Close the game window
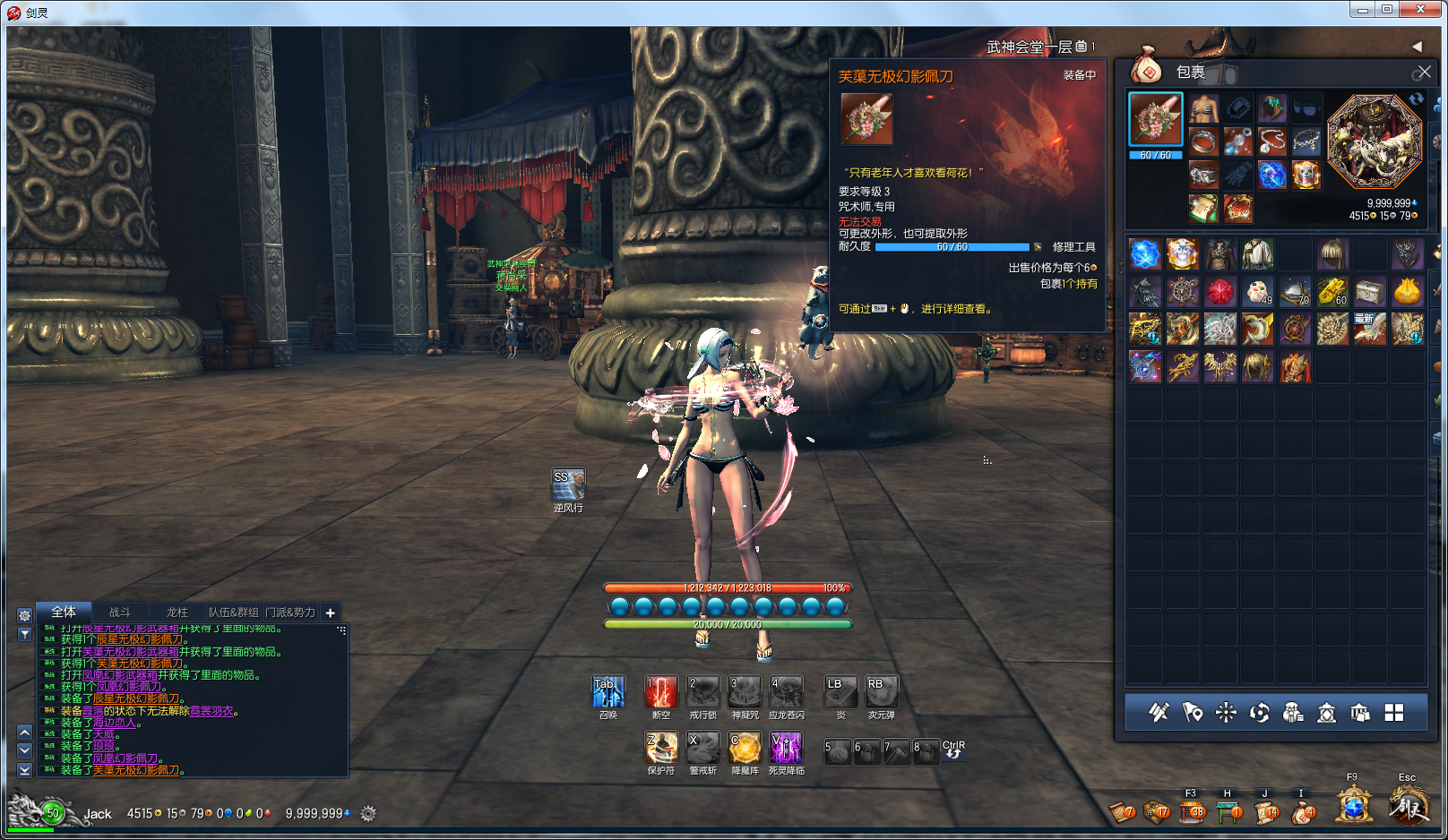 click(x=1421, y=10)
